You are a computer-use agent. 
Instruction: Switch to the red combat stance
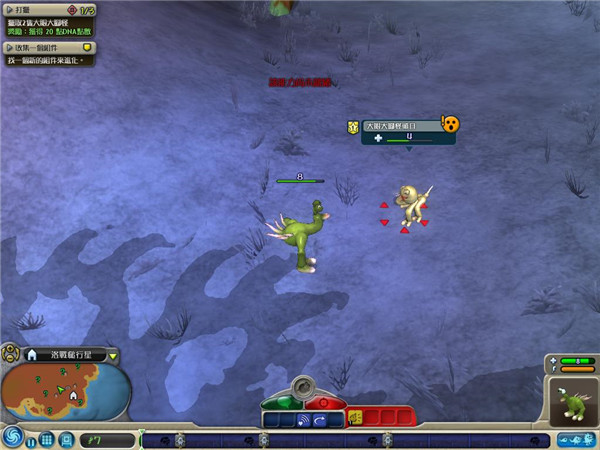[322, 401]
